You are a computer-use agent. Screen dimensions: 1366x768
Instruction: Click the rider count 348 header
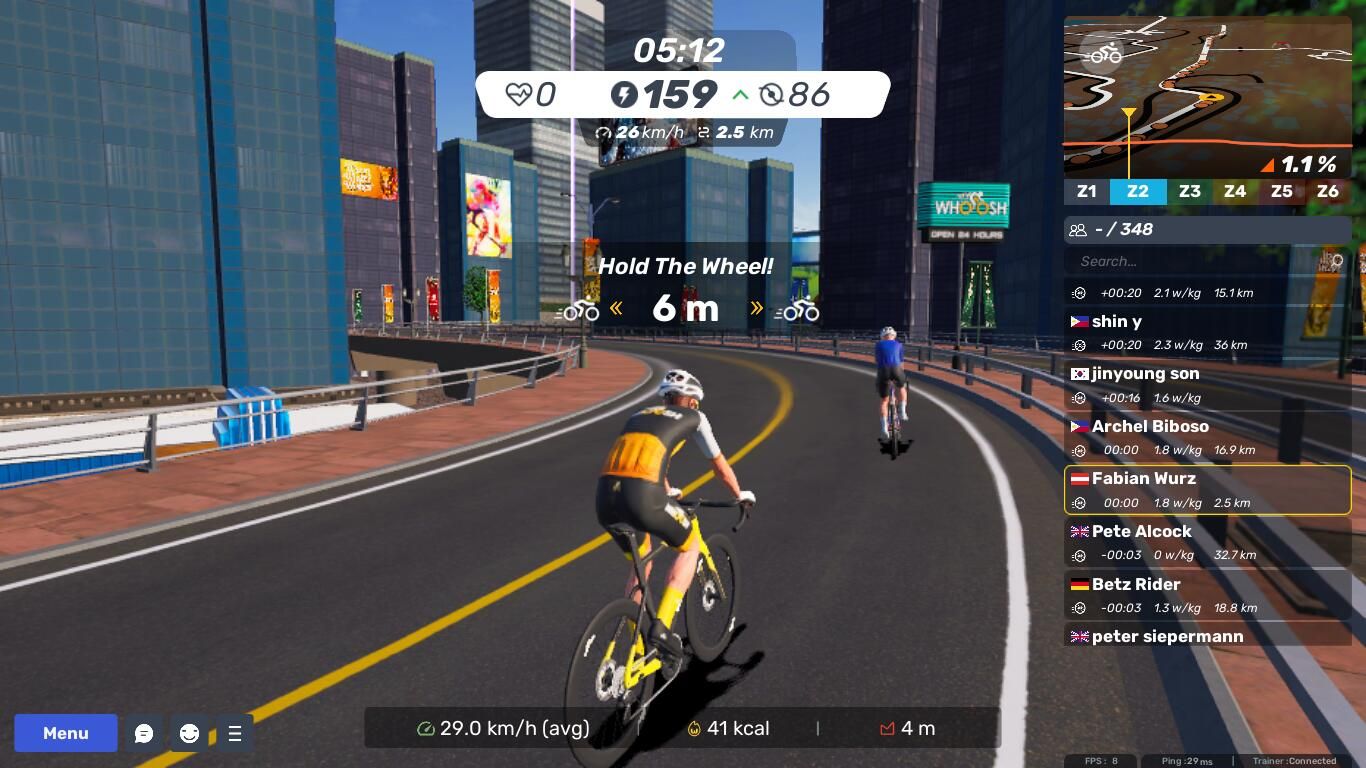pyautogui.click(x=1207, y=229)
